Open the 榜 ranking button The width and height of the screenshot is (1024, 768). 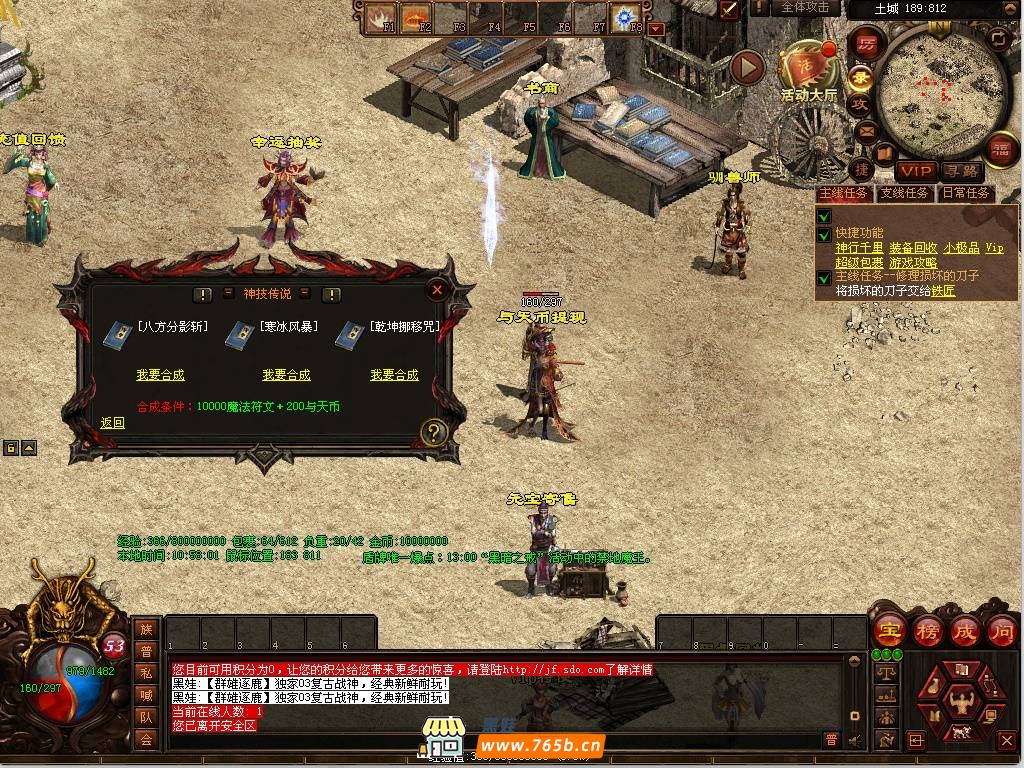point(927,631)
